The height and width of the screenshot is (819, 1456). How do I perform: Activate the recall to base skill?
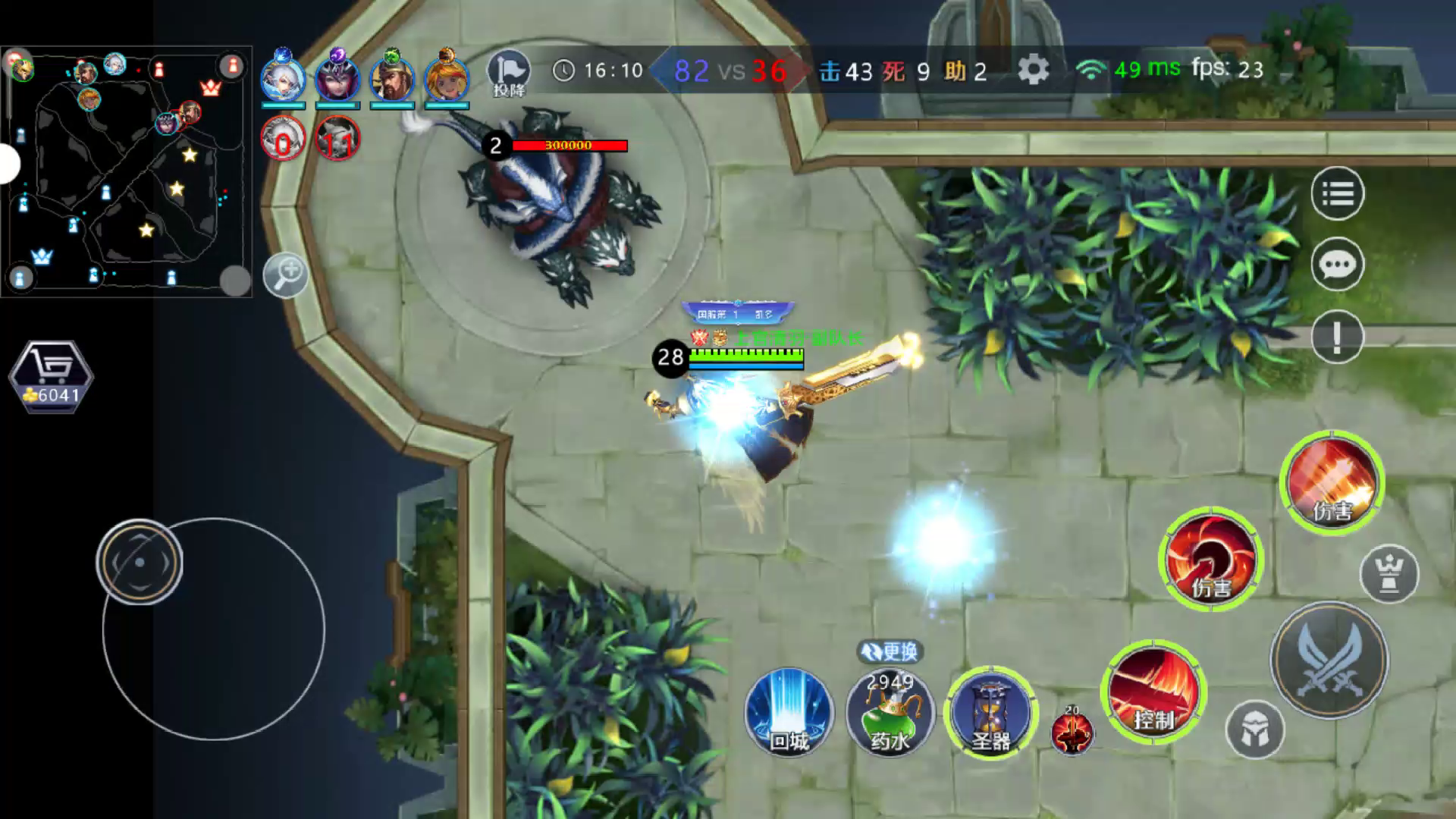789,712
